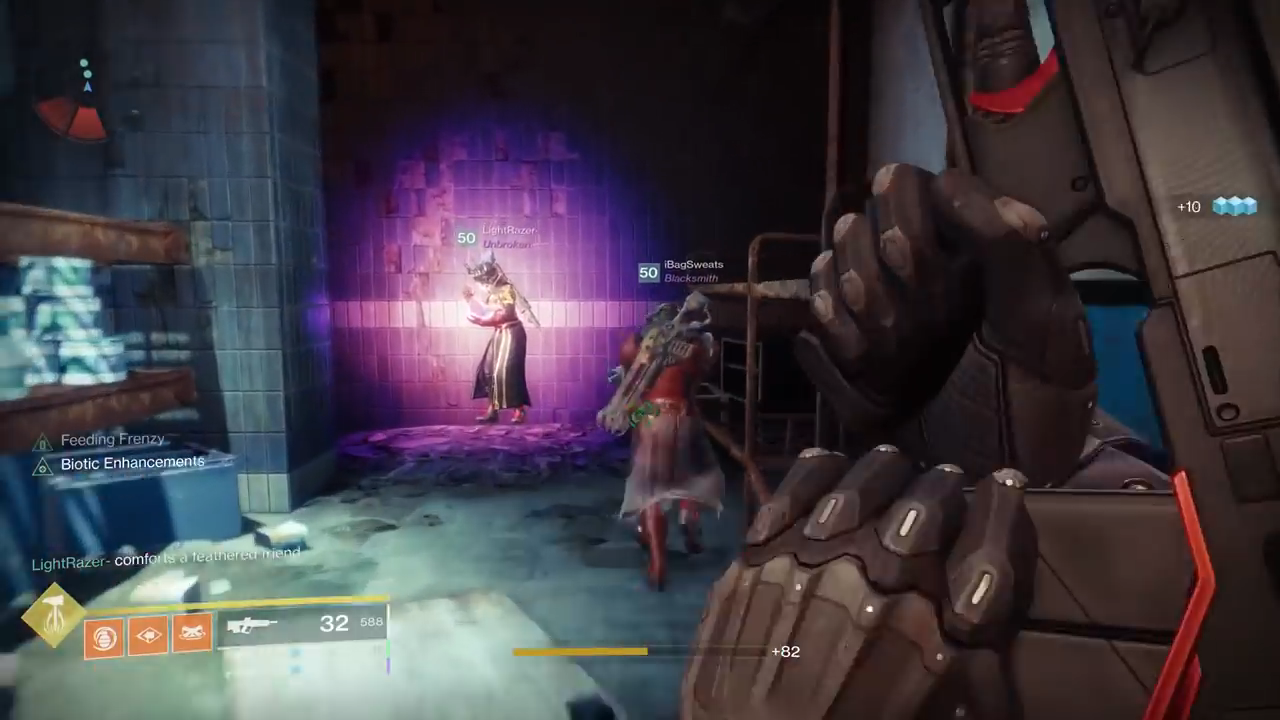Click the blue cubes currency pickup icon
The height and width of the screenshot is (720, 1280).
(1234, 207)
